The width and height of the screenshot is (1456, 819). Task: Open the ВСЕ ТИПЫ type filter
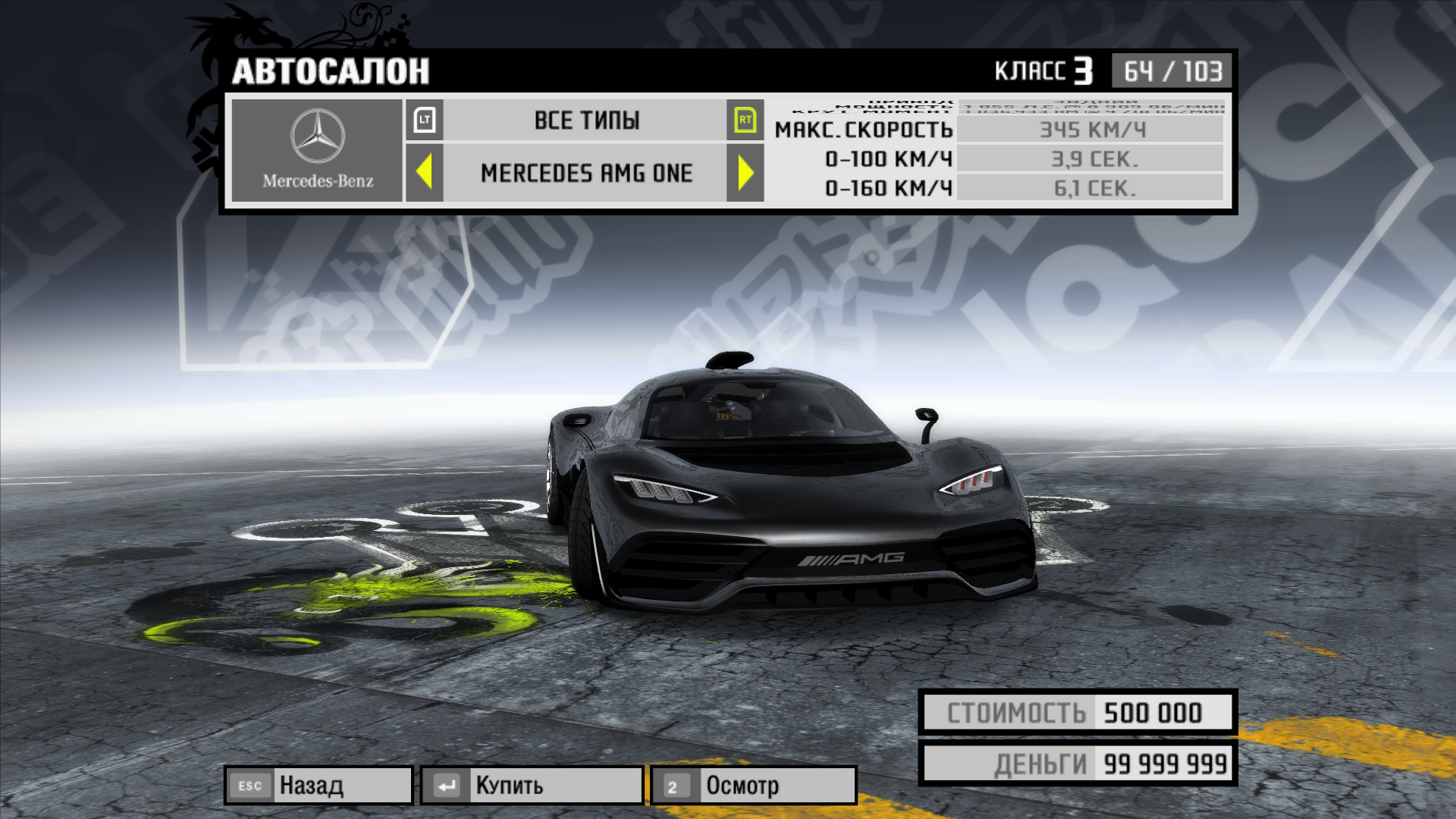(x=586, y=120)
